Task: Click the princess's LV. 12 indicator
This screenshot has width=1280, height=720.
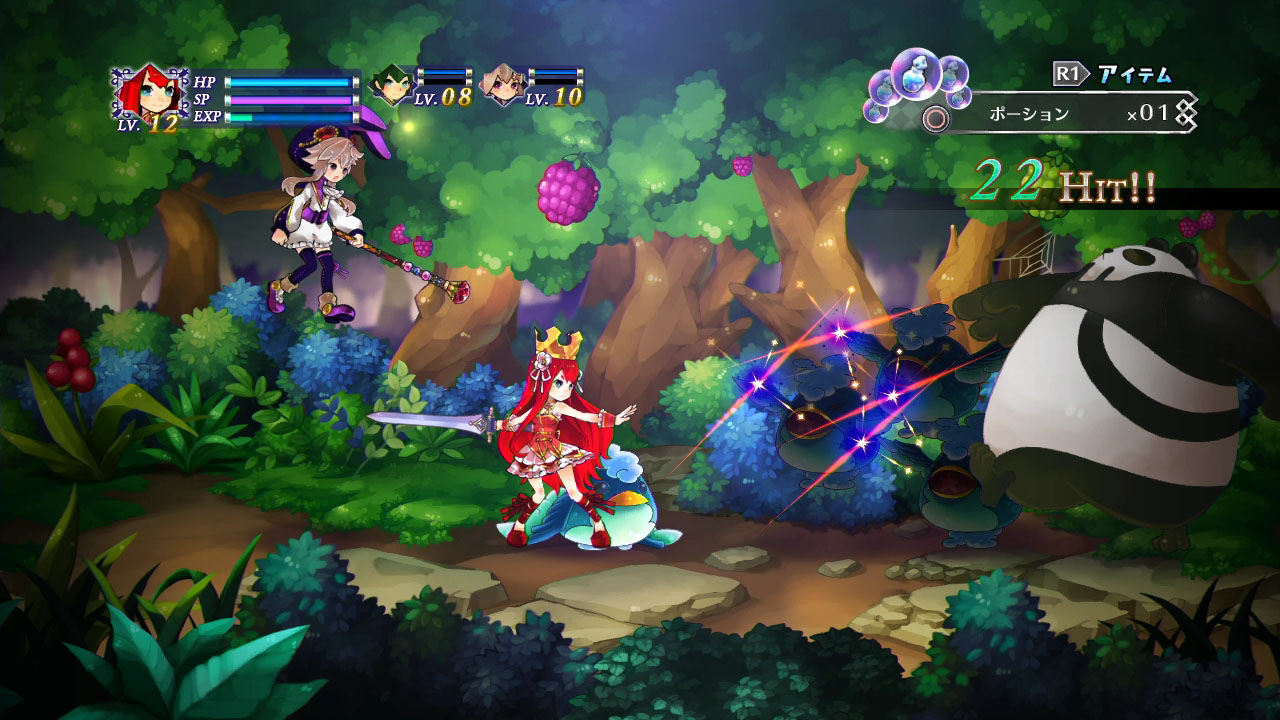Action: (x=150, y=122)
